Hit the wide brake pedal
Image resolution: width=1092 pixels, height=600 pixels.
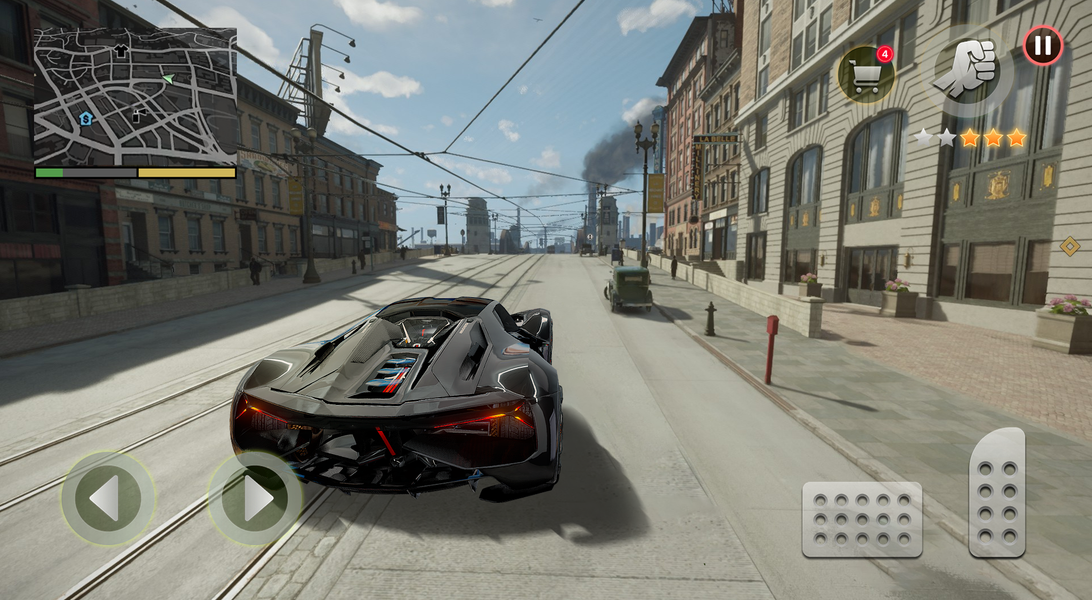(x=861, y=520)
